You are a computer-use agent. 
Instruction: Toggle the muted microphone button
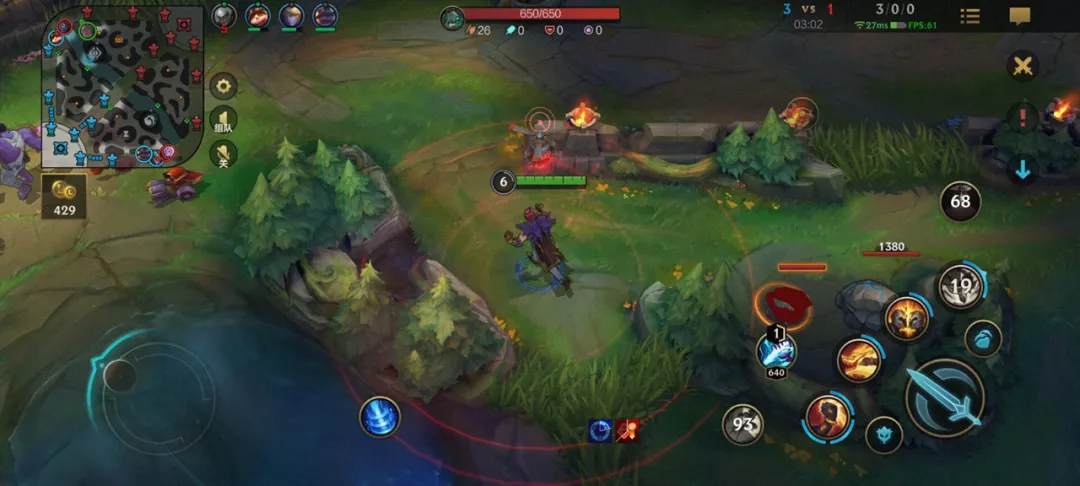pyautogui.click(x=223, y=155)
